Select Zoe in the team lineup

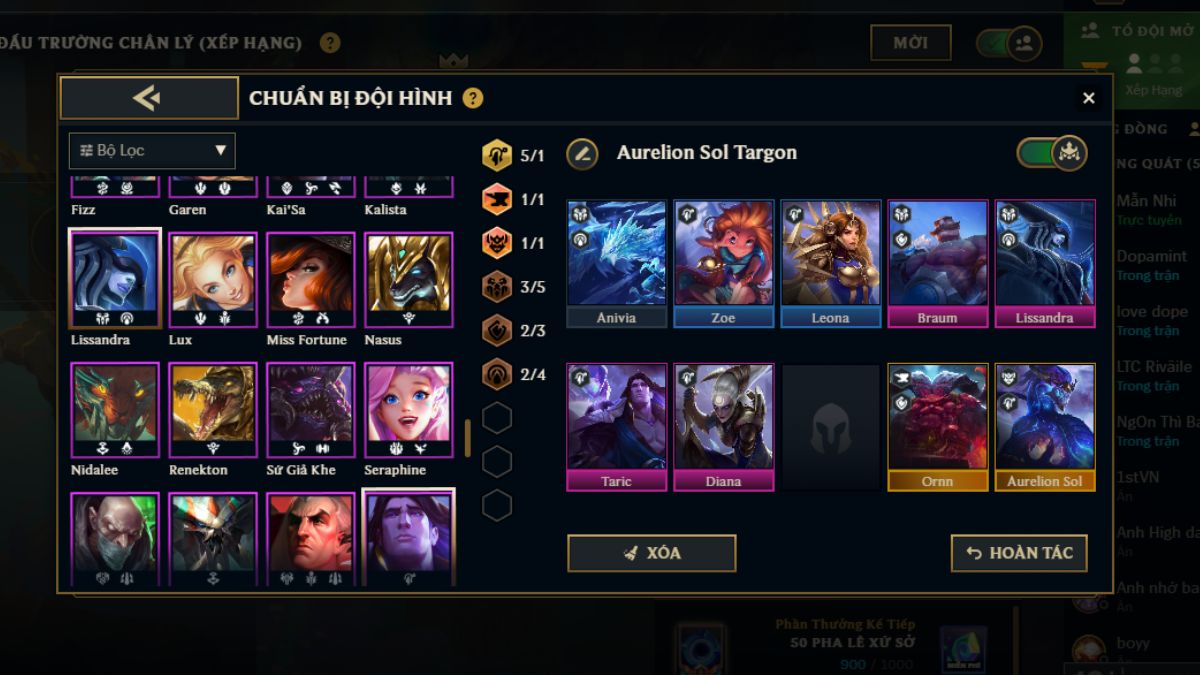[723, 262]
